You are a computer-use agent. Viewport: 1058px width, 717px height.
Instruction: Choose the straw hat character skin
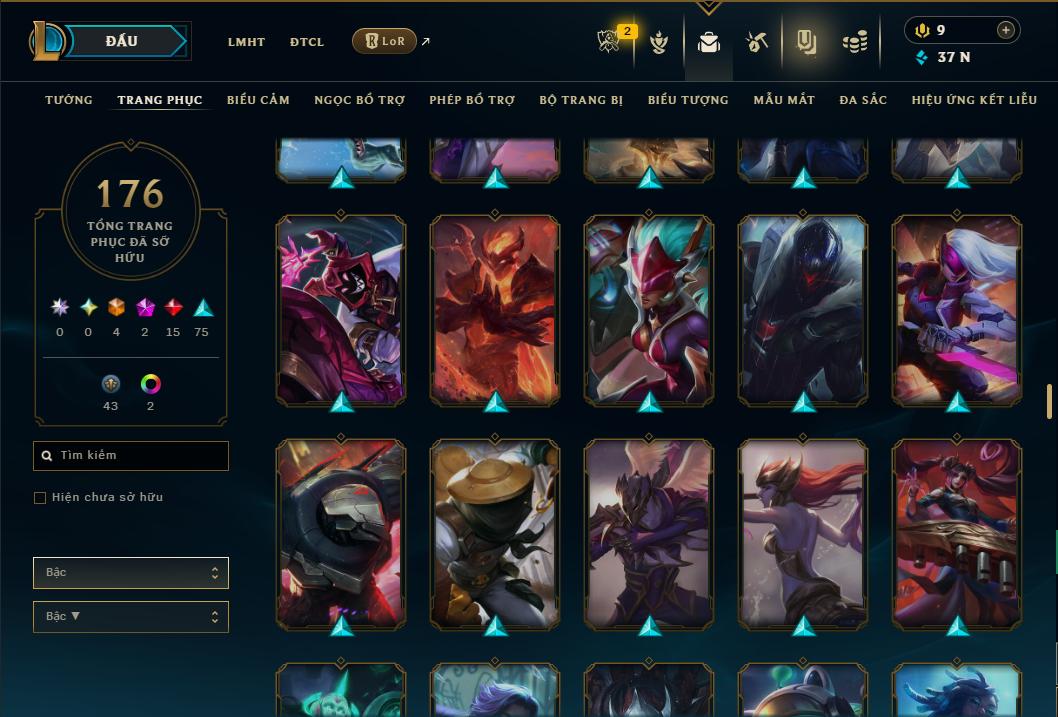(495, 533)
